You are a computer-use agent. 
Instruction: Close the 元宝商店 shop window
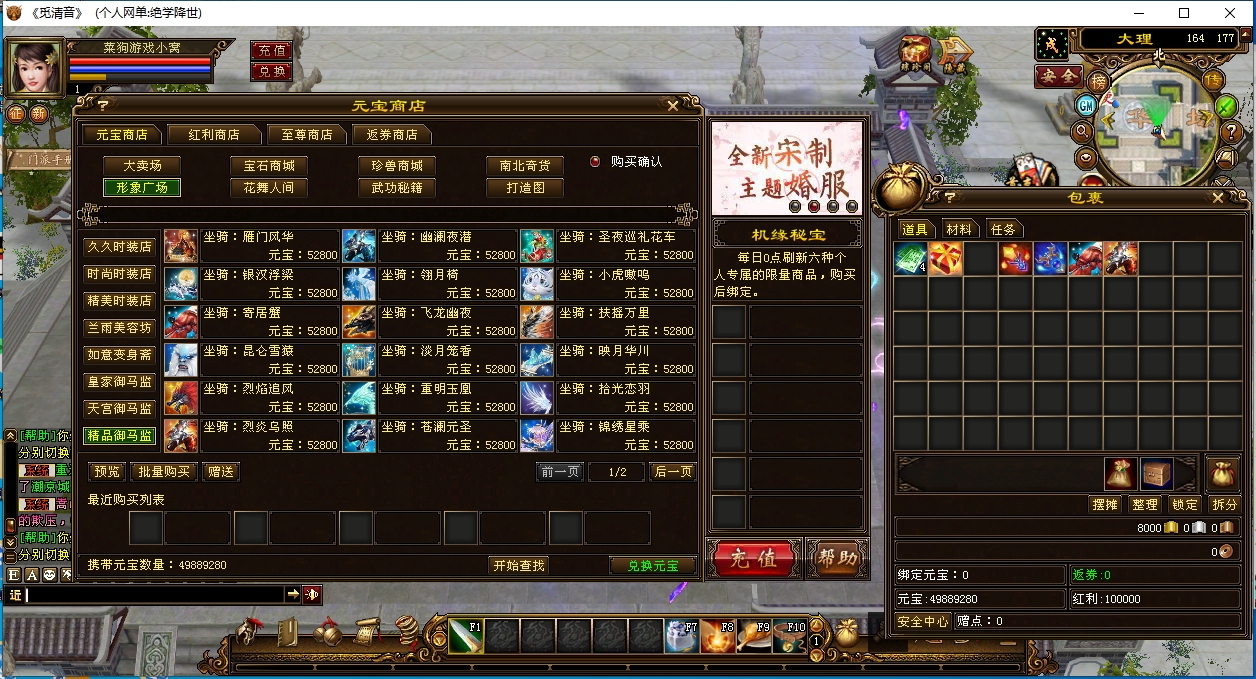coord(673,105)
